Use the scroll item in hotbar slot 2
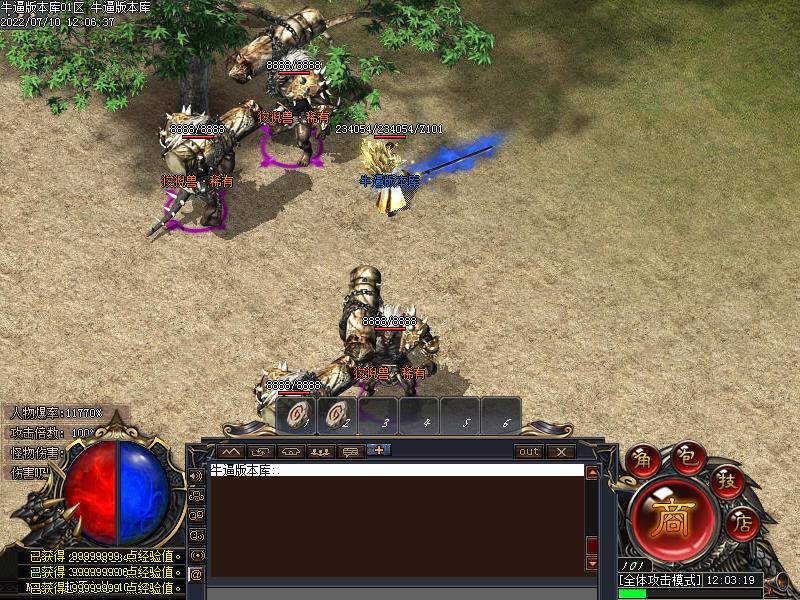 (x=337, y=416)
